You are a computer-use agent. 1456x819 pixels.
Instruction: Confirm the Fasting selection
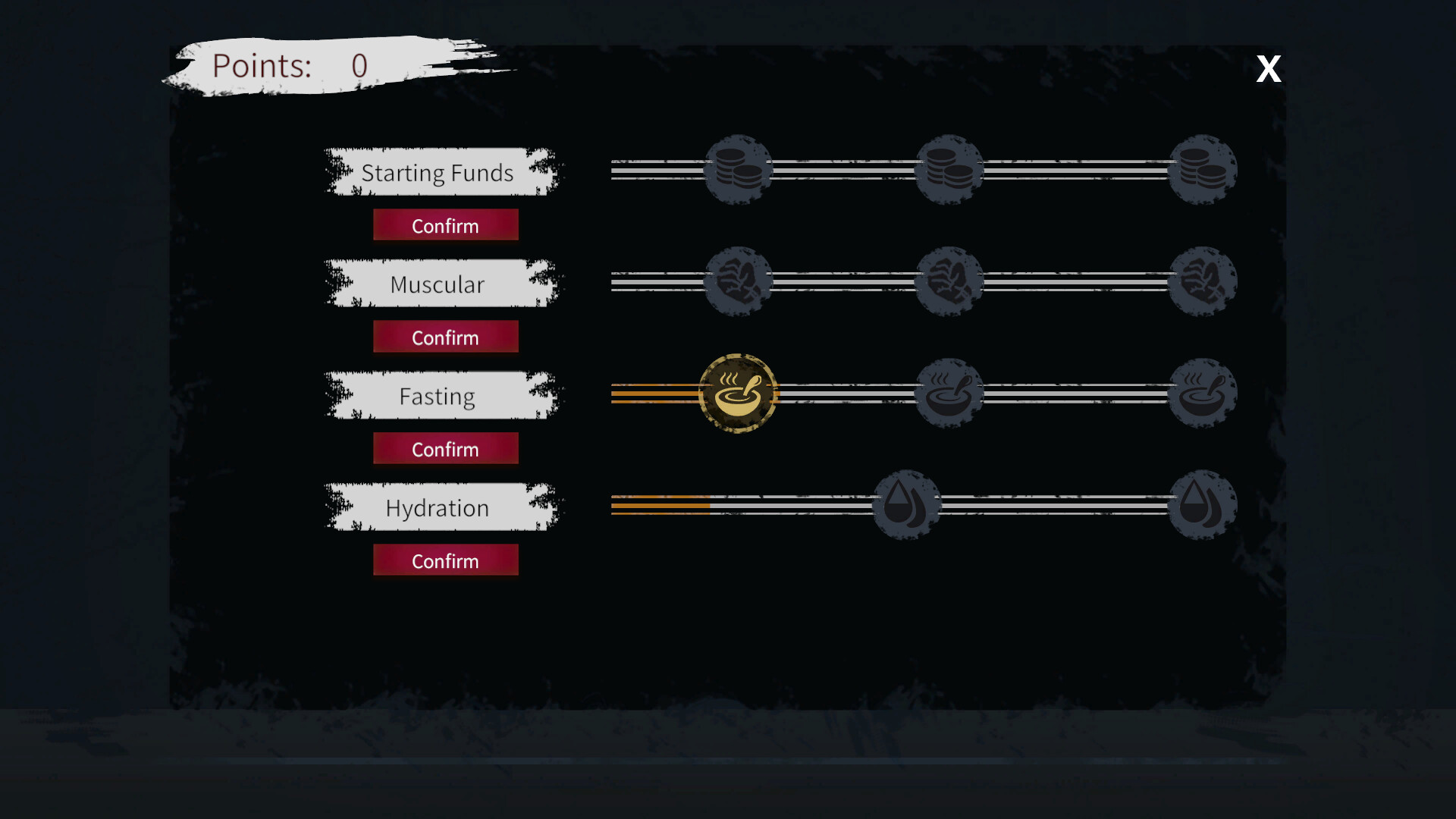446,448
